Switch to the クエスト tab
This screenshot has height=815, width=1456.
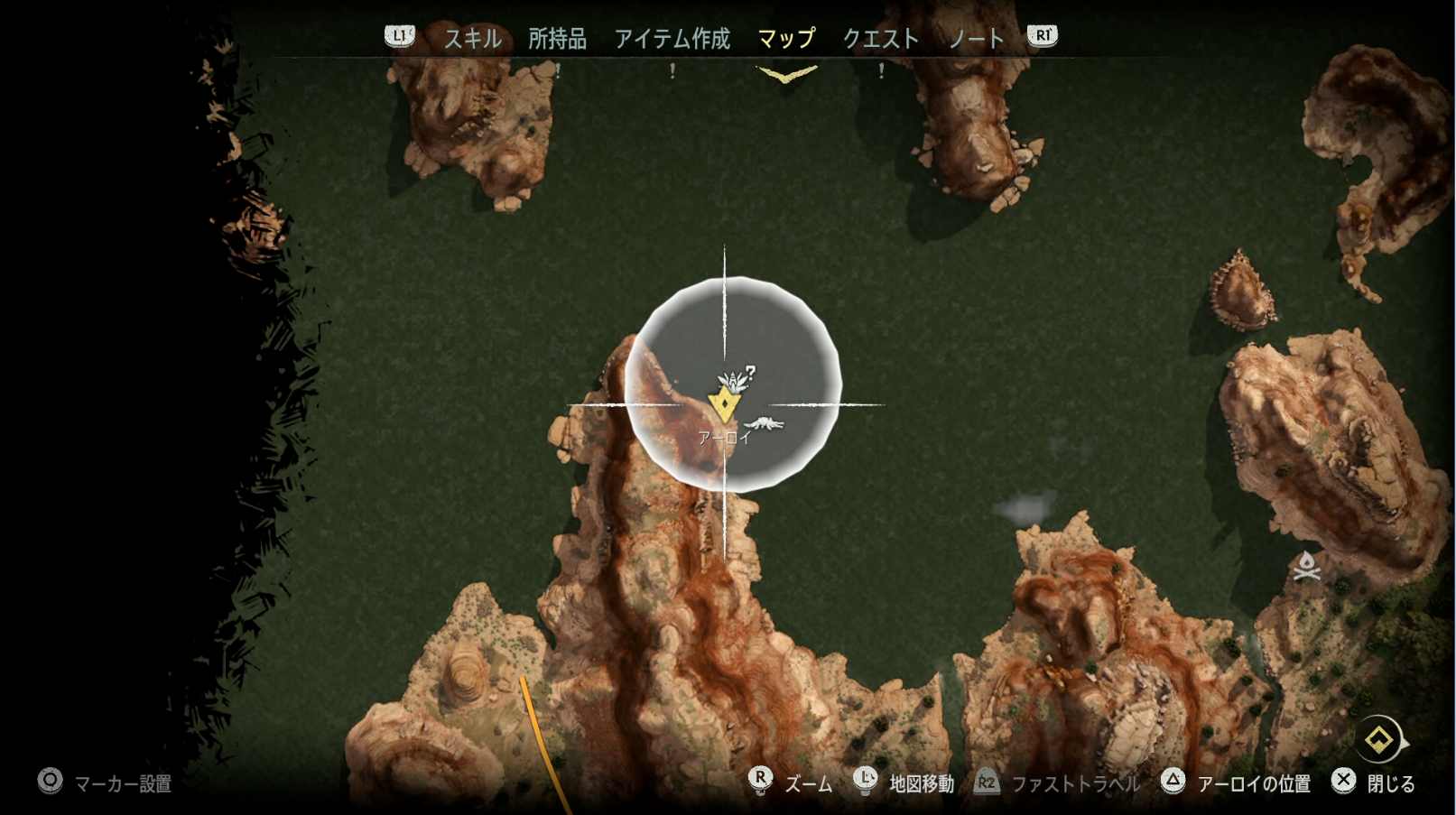pos(882,39)
